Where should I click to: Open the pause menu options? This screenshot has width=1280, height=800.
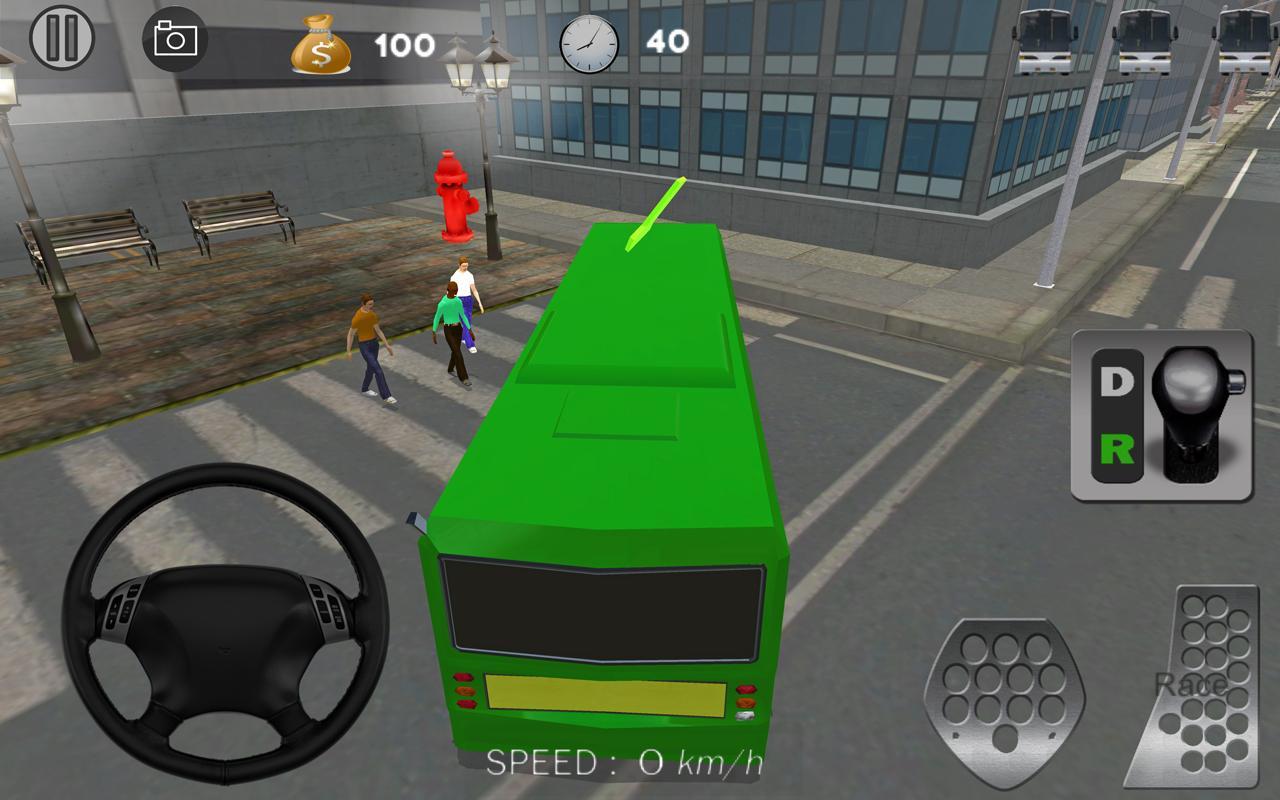point(62,40)
